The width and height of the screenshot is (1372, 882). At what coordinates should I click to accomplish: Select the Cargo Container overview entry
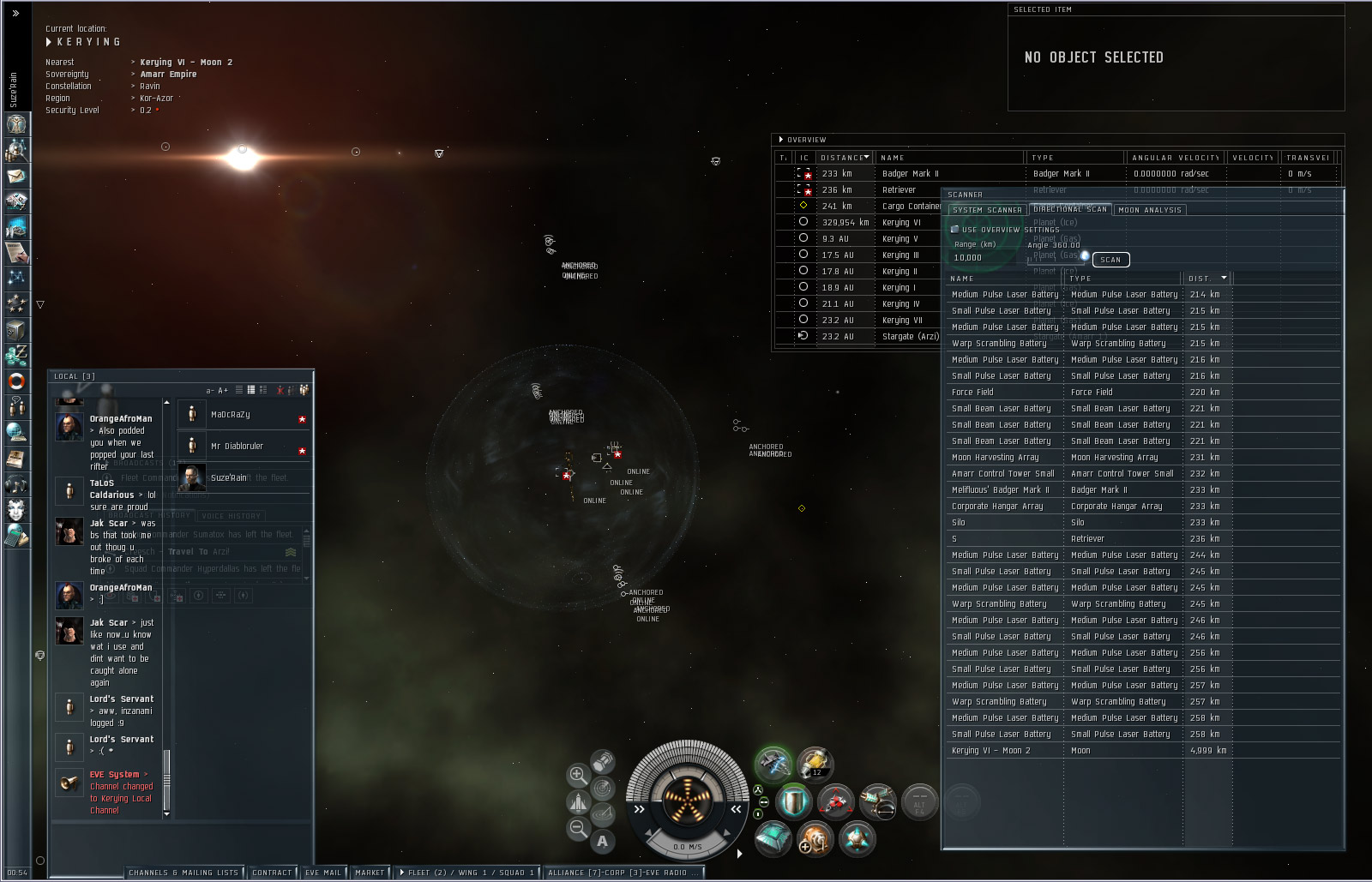click(911, 207)
